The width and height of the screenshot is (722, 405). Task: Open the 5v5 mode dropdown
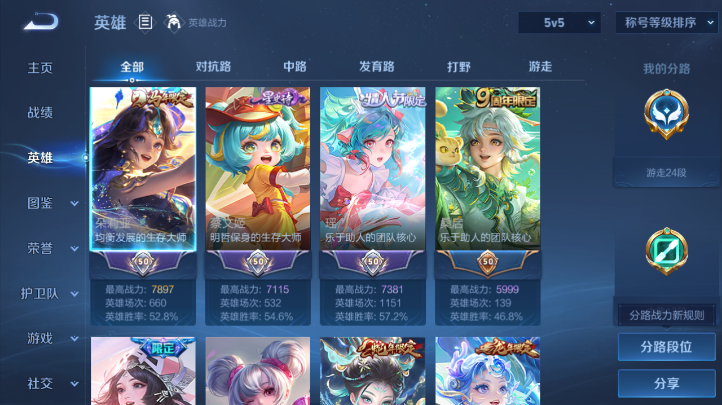click(558, 22)
